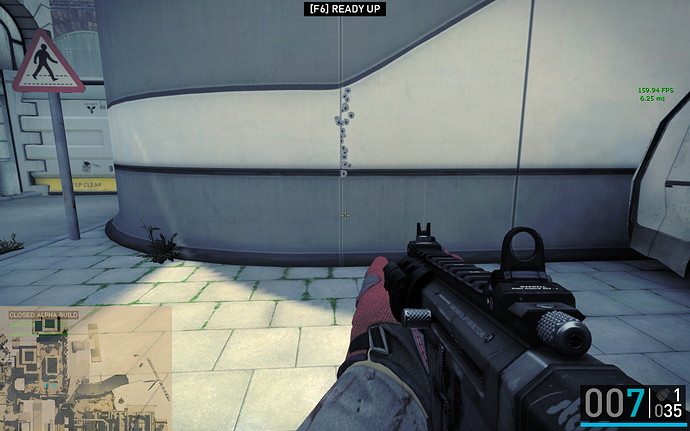Select the grenade icon beside the ammo
This screenshot has height=431, width=690.
pyautogui.click(x=665, y=396)
